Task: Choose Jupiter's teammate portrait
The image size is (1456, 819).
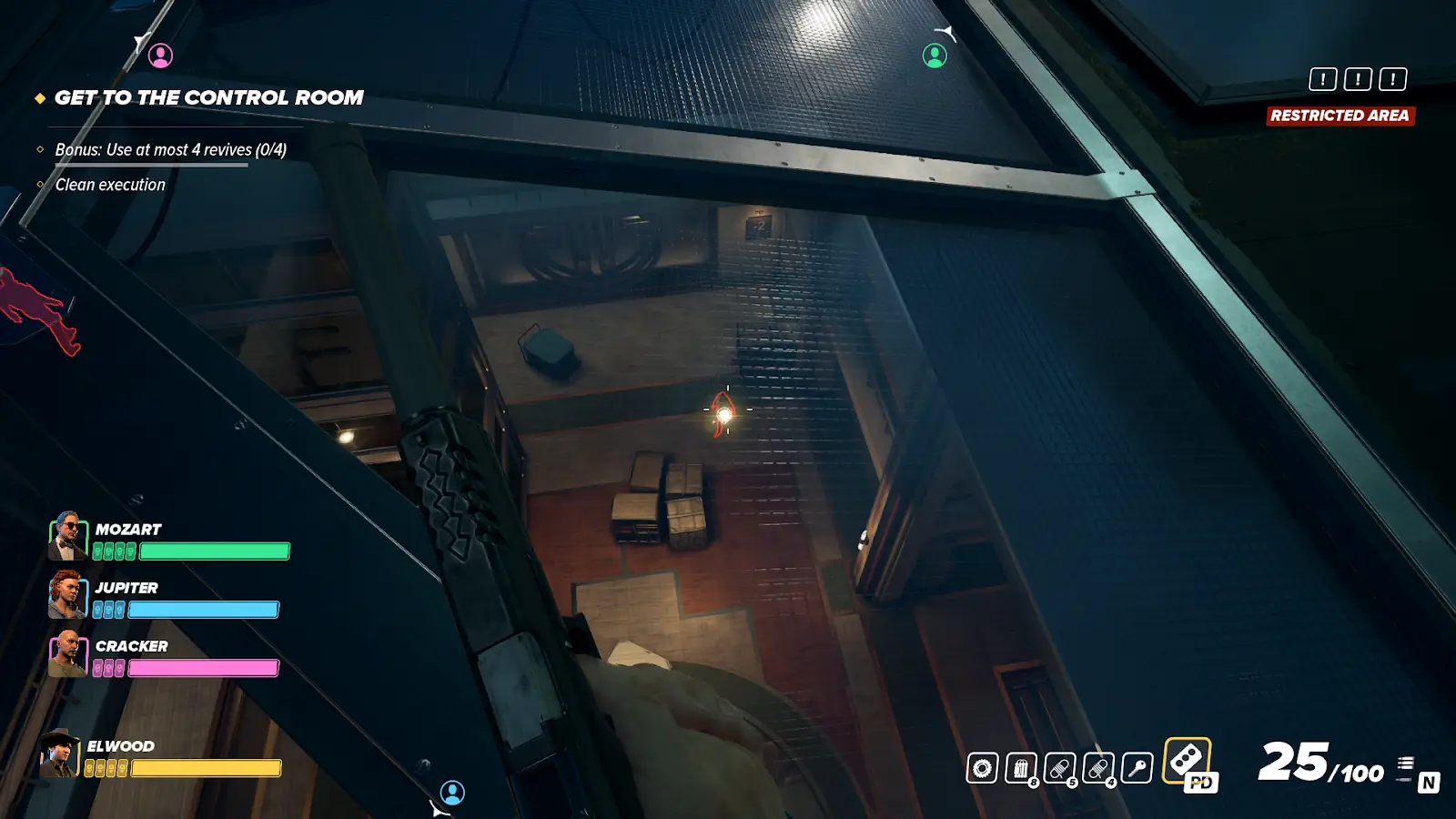Action: click(x=67, y=594)
